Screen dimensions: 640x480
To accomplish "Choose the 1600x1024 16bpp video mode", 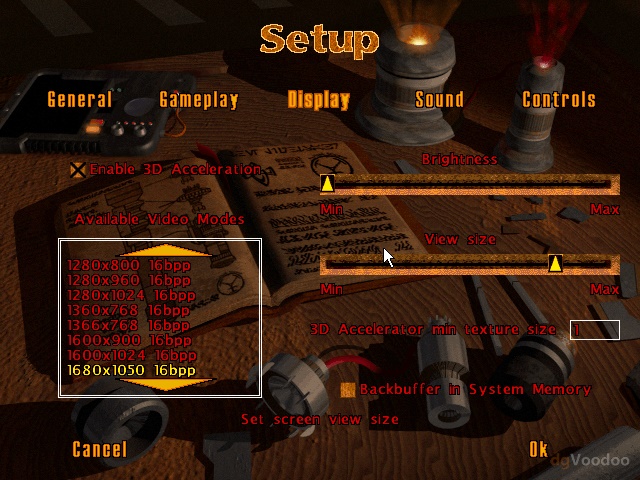I will point(130,355).
